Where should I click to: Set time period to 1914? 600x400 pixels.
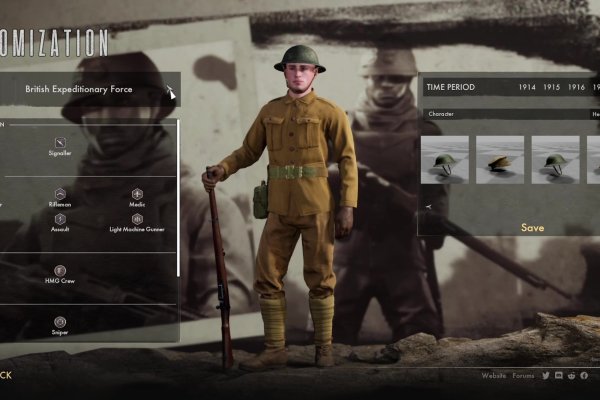(x=527, y=88)
